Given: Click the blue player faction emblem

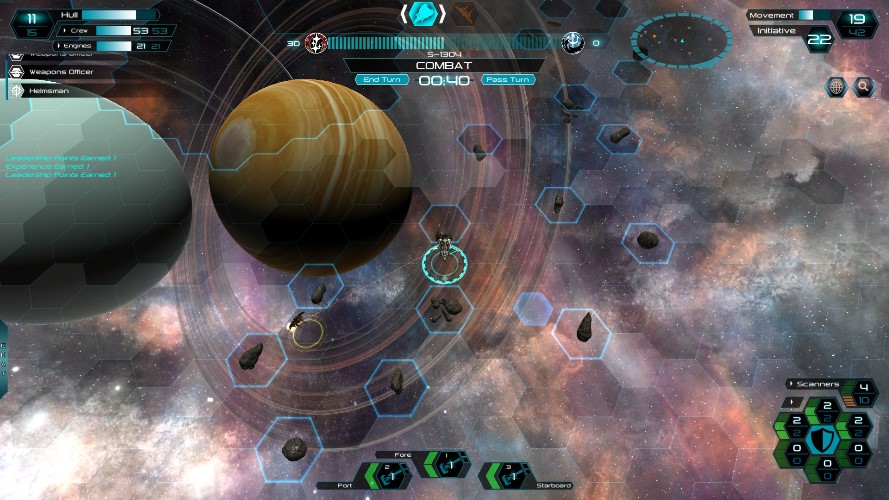Looking at the screenshot, I should [573, 42].
